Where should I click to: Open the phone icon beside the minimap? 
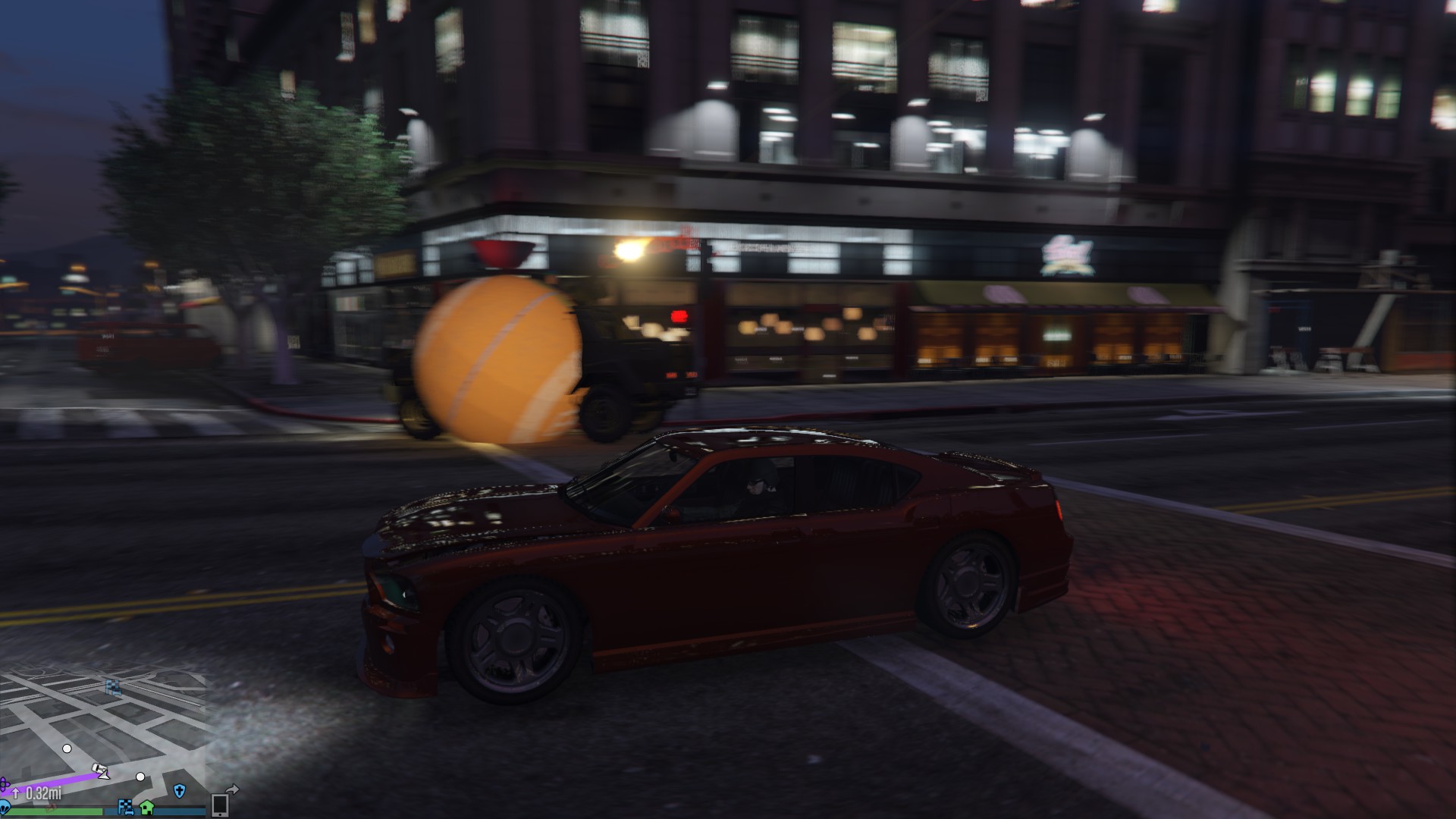(x=220, y=805)
